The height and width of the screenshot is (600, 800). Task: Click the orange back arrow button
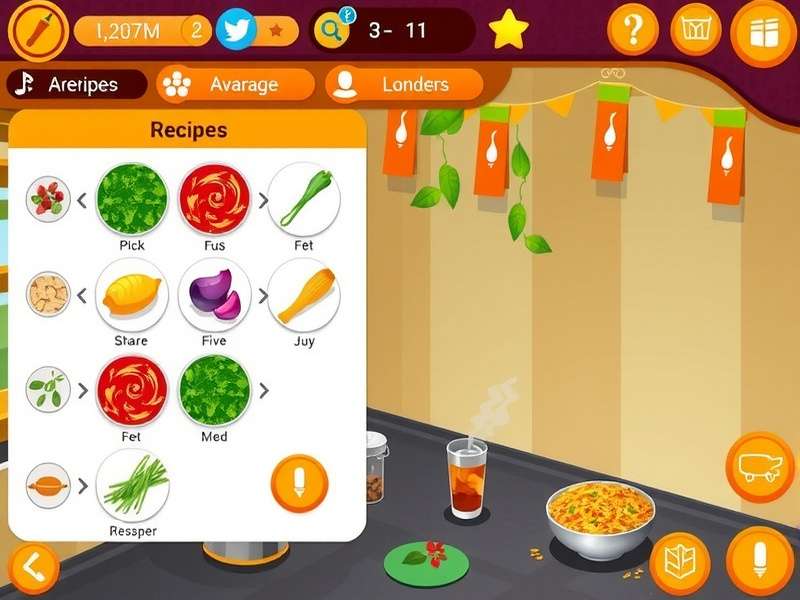tap(32, 568)
